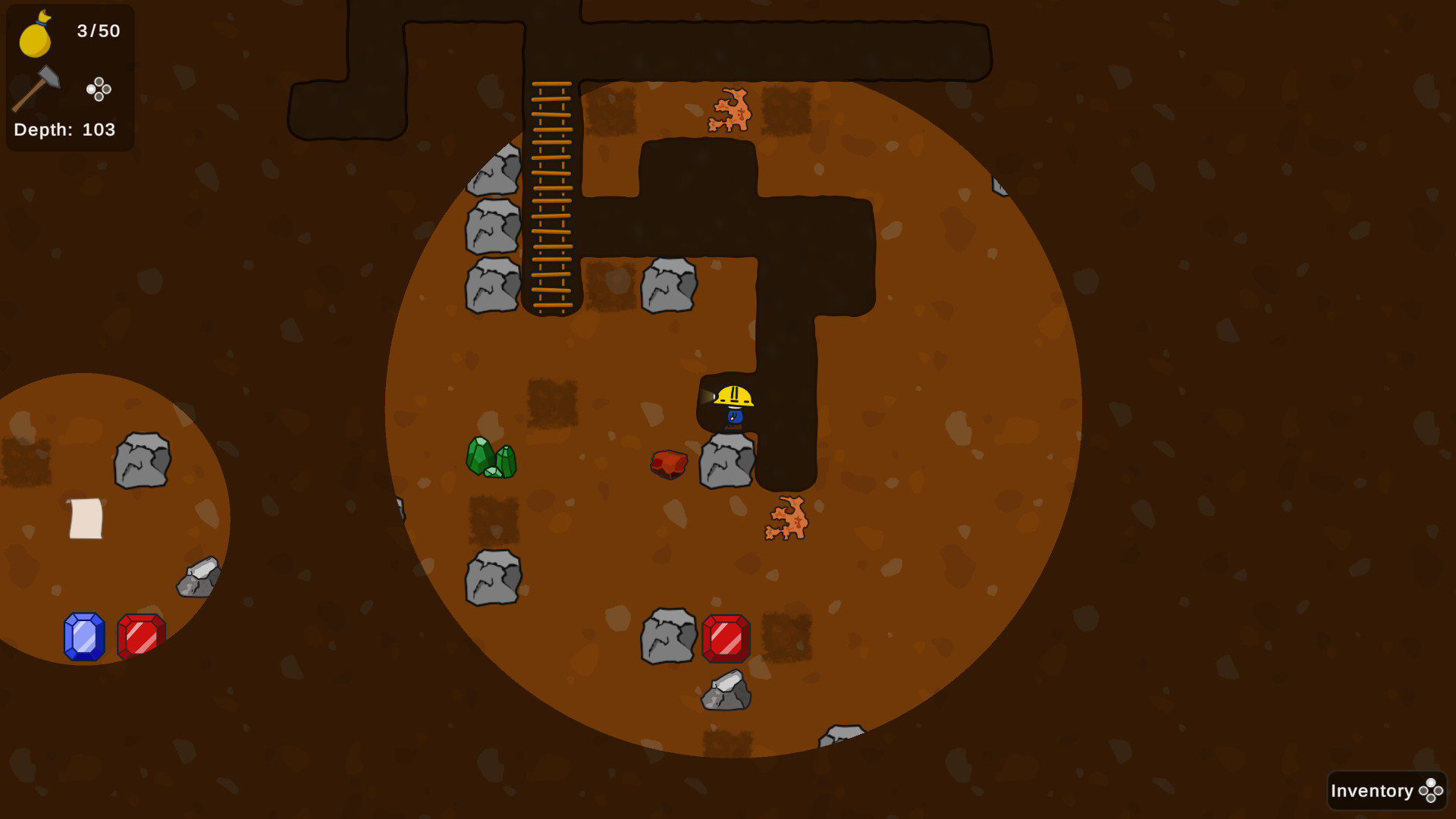Image resolution: width=1456 pixels, height=819 pixels.
Task: Click the paper scroll in the left cave
Action: click(86, 520)
